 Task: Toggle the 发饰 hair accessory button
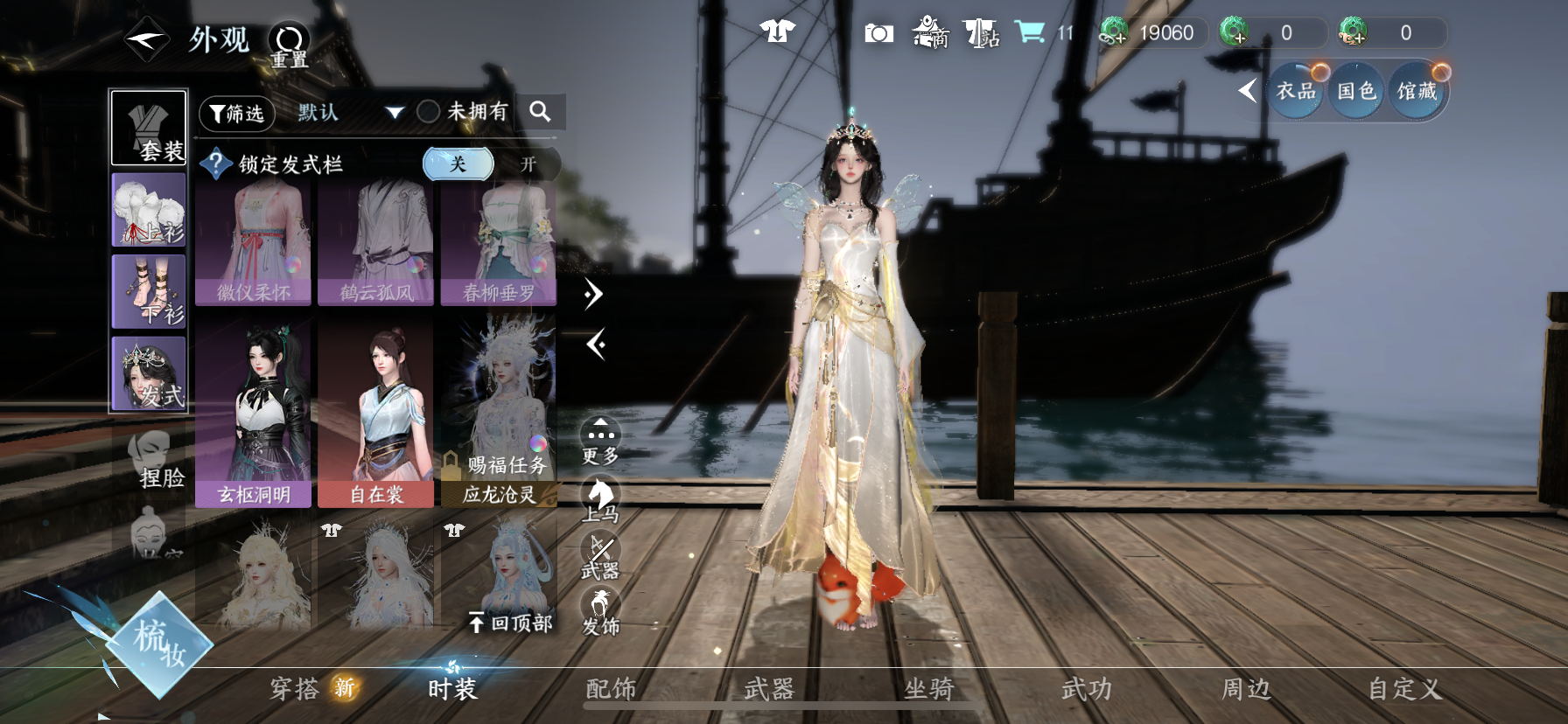click(x=600, y=610)
